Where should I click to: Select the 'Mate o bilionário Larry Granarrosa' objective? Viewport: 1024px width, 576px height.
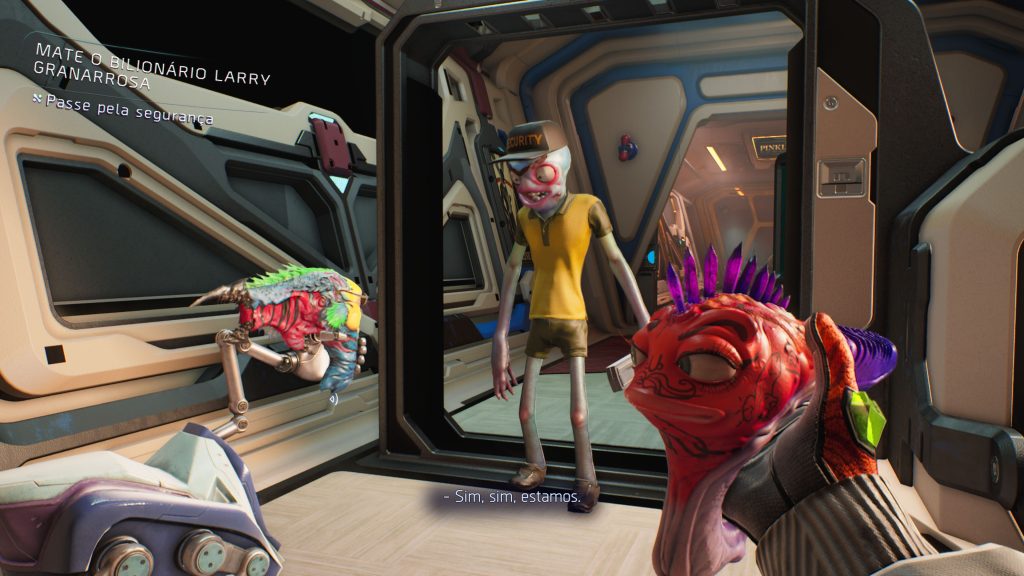(152, 65)
